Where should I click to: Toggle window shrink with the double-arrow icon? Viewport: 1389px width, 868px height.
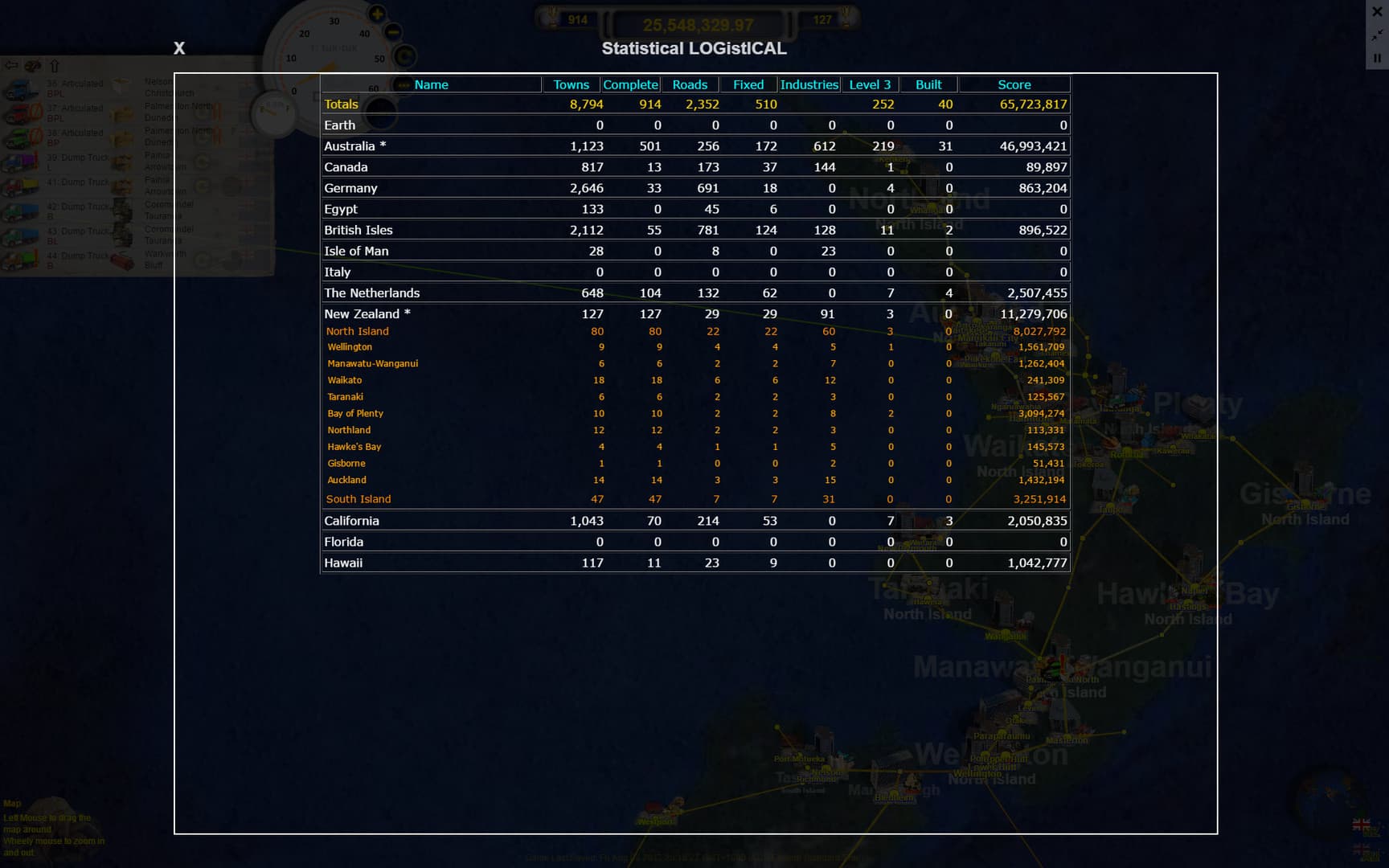[x=1376, y=35]
